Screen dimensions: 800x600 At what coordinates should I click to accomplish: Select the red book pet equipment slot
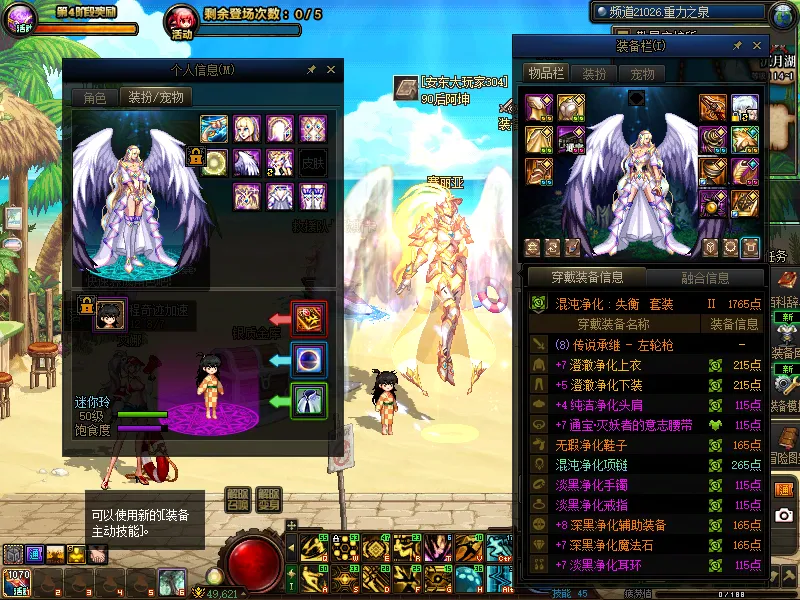[x=309, y=319]
